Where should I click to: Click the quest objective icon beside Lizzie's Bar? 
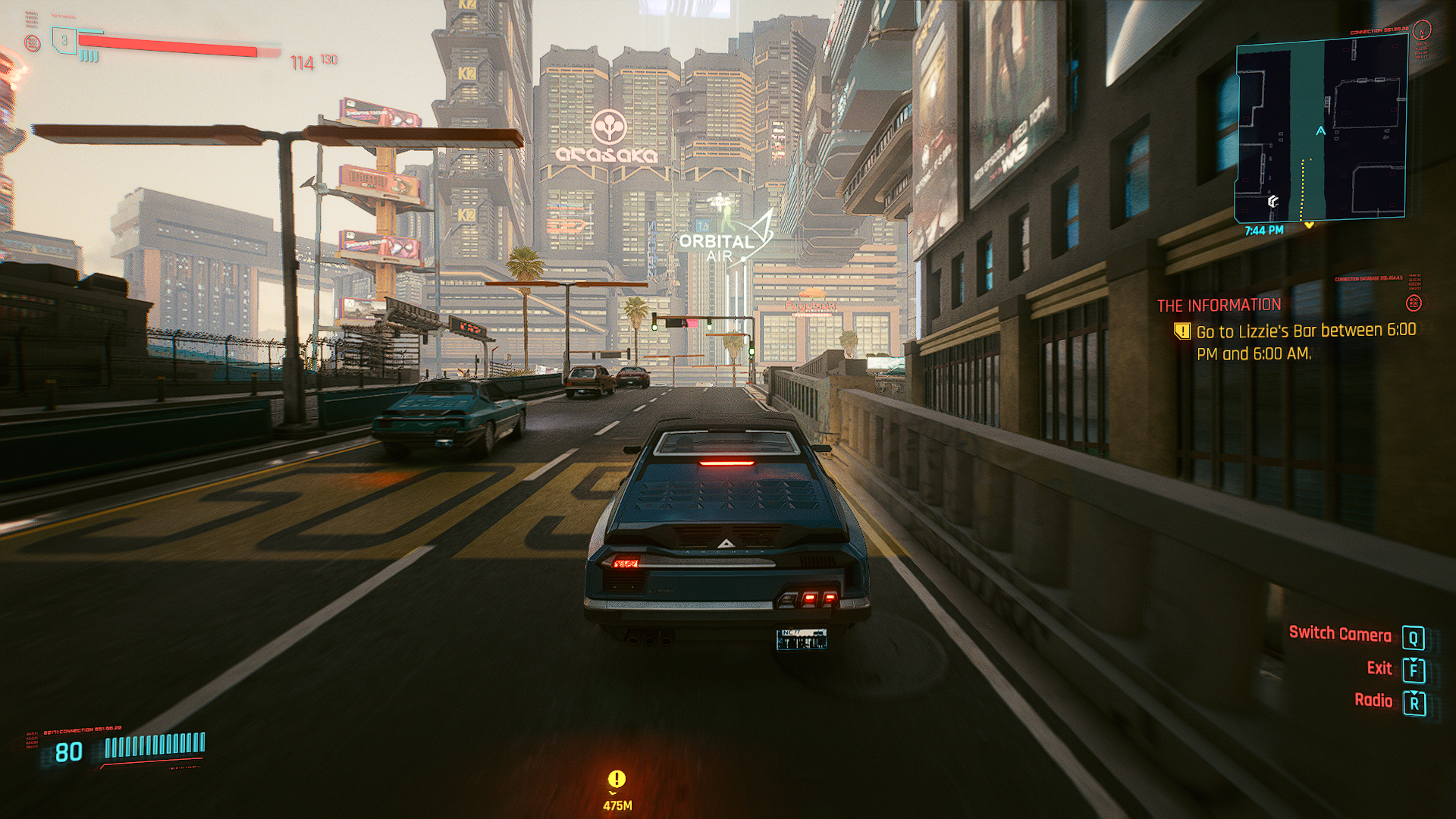(x=1181, y=331)
